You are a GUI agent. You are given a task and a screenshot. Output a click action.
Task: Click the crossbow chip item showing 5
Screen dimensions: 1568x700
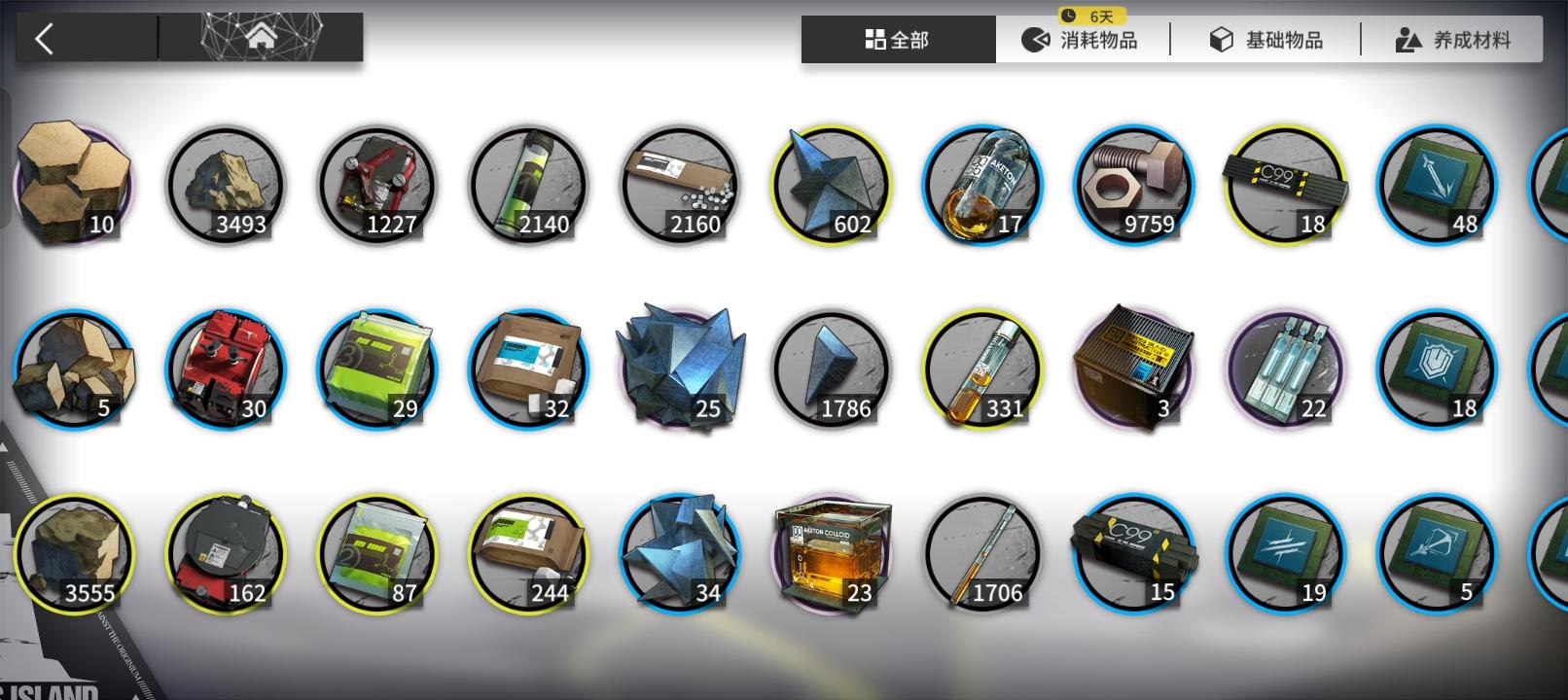(x=1437, y=551)
